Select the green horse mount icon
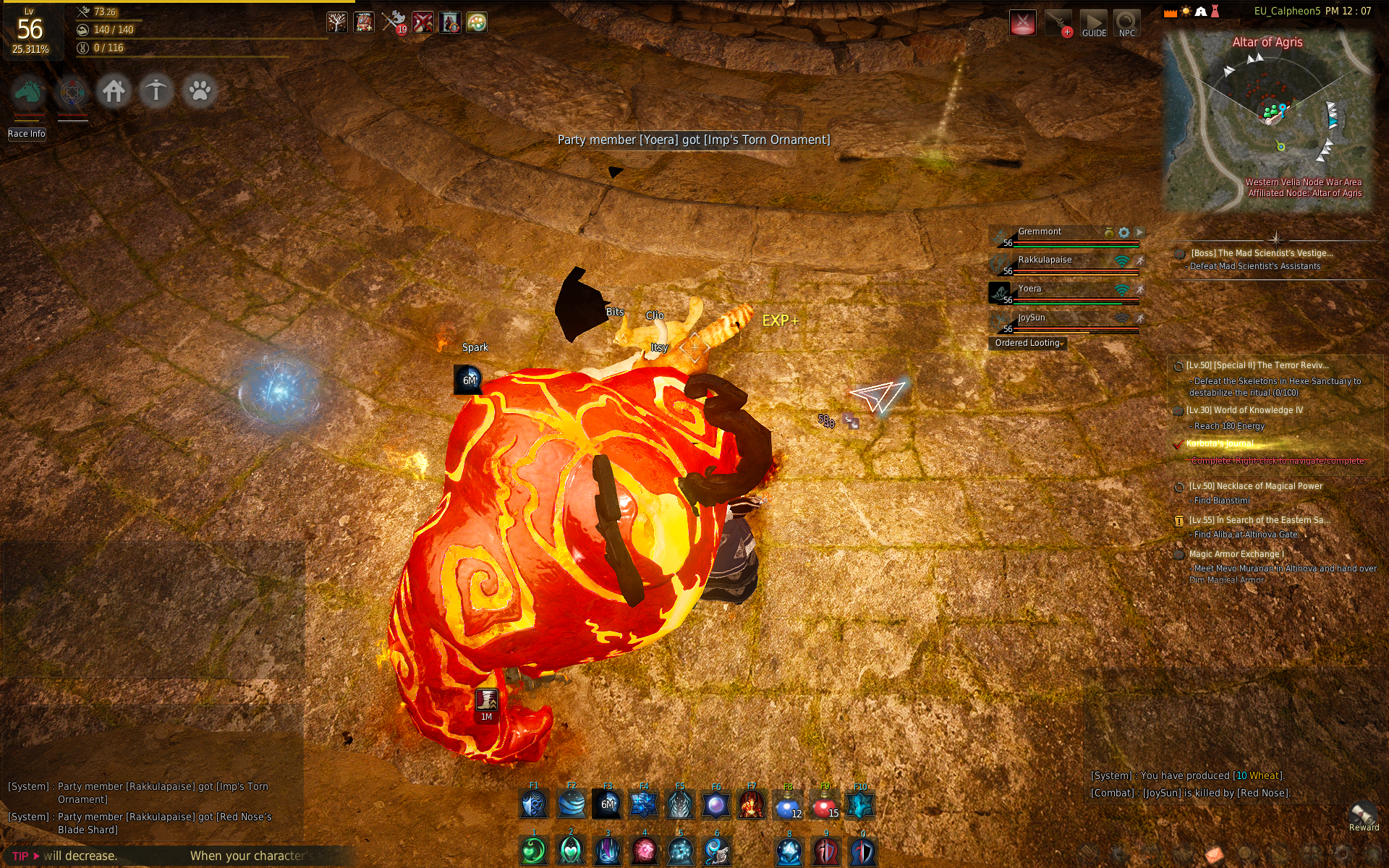 point(29,92)
